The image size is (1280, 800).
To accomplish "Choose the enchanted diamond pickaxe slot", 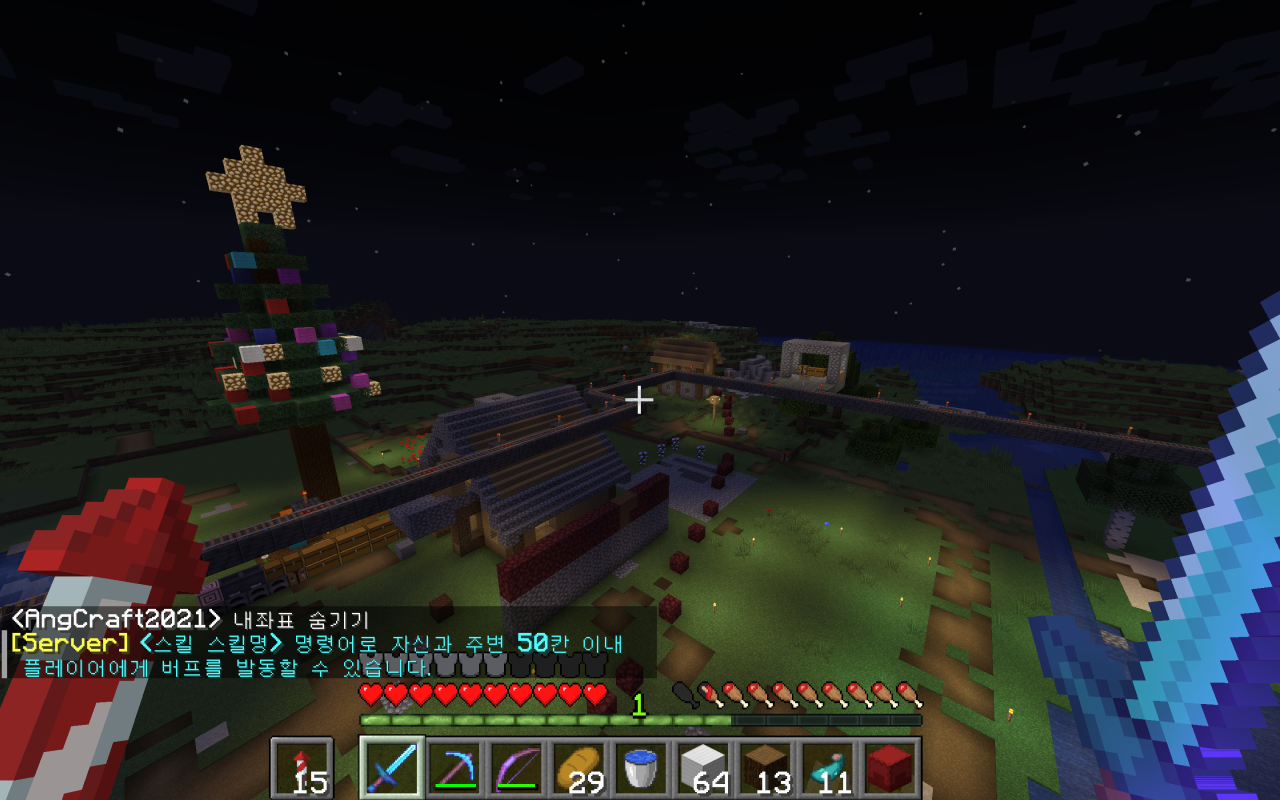I will coord(453,769).
